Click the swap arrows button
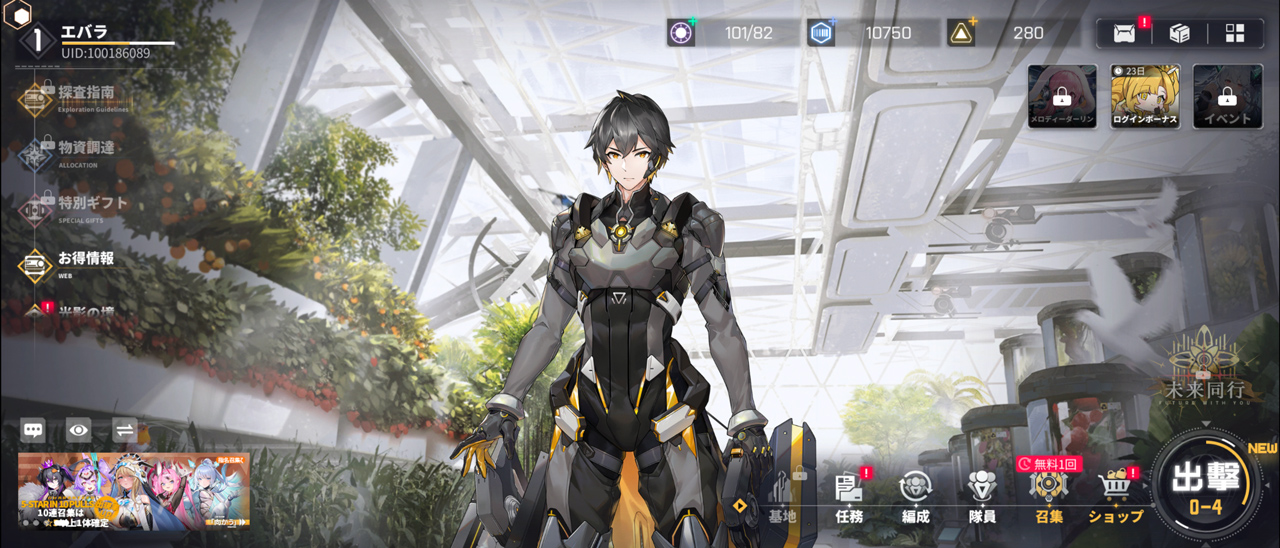 [125, 430]
